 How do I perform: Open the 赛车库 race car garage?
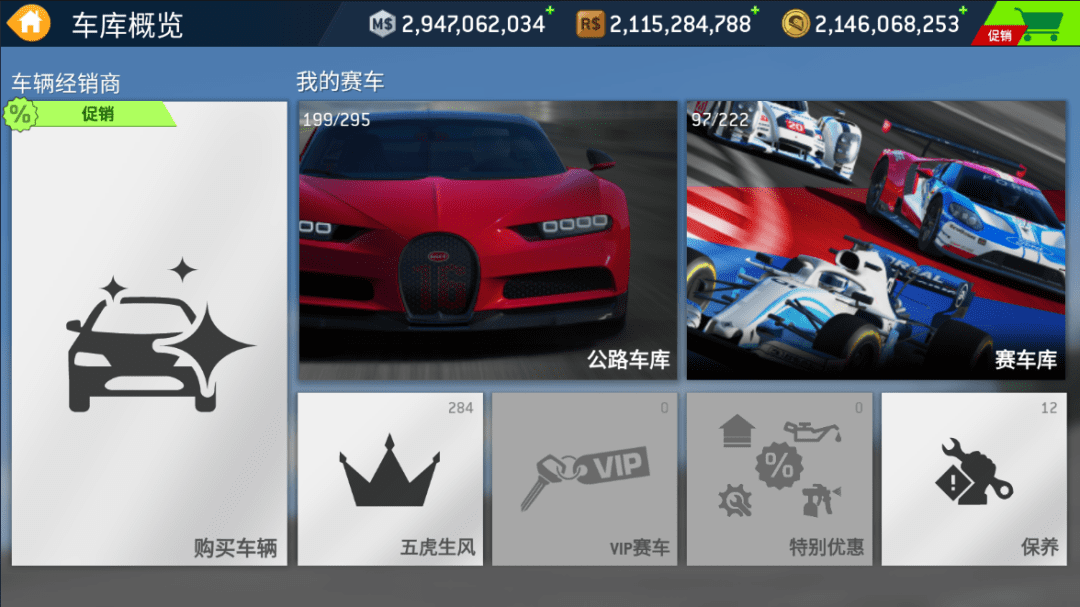(876, 240)
